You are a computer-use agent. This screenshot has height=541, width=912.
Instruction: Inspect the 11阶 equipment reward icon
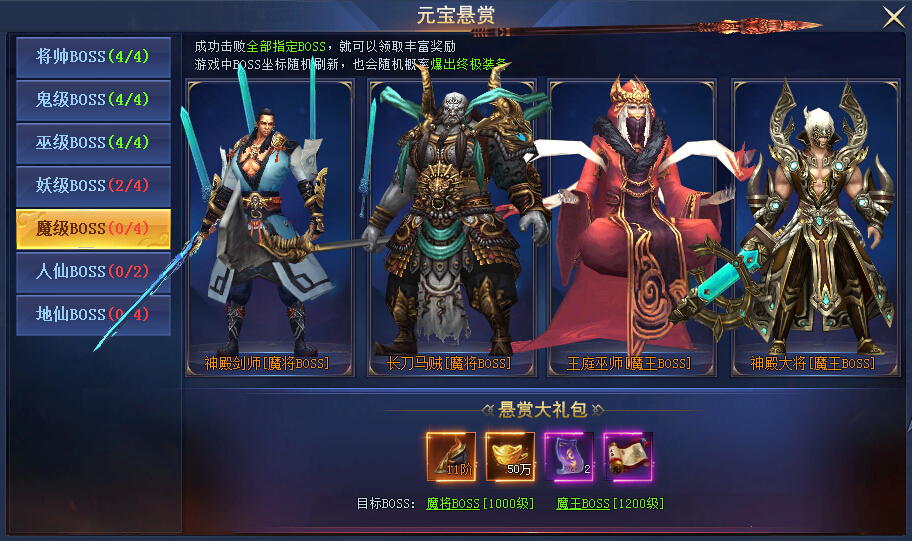pos(451,457)
